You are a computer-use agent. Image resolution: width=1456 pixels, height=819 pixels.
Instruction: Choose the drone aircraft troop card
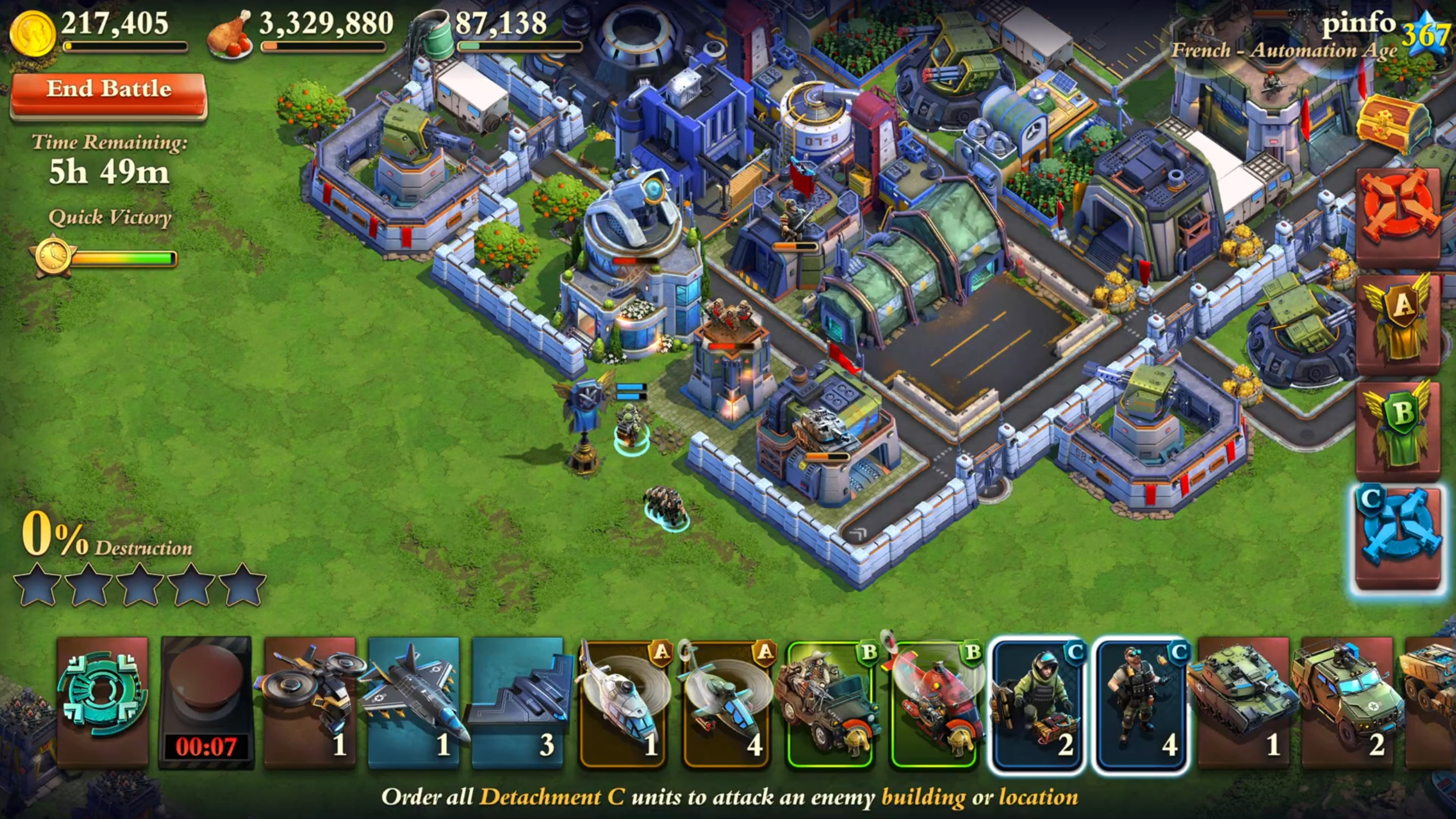(310, 701)
